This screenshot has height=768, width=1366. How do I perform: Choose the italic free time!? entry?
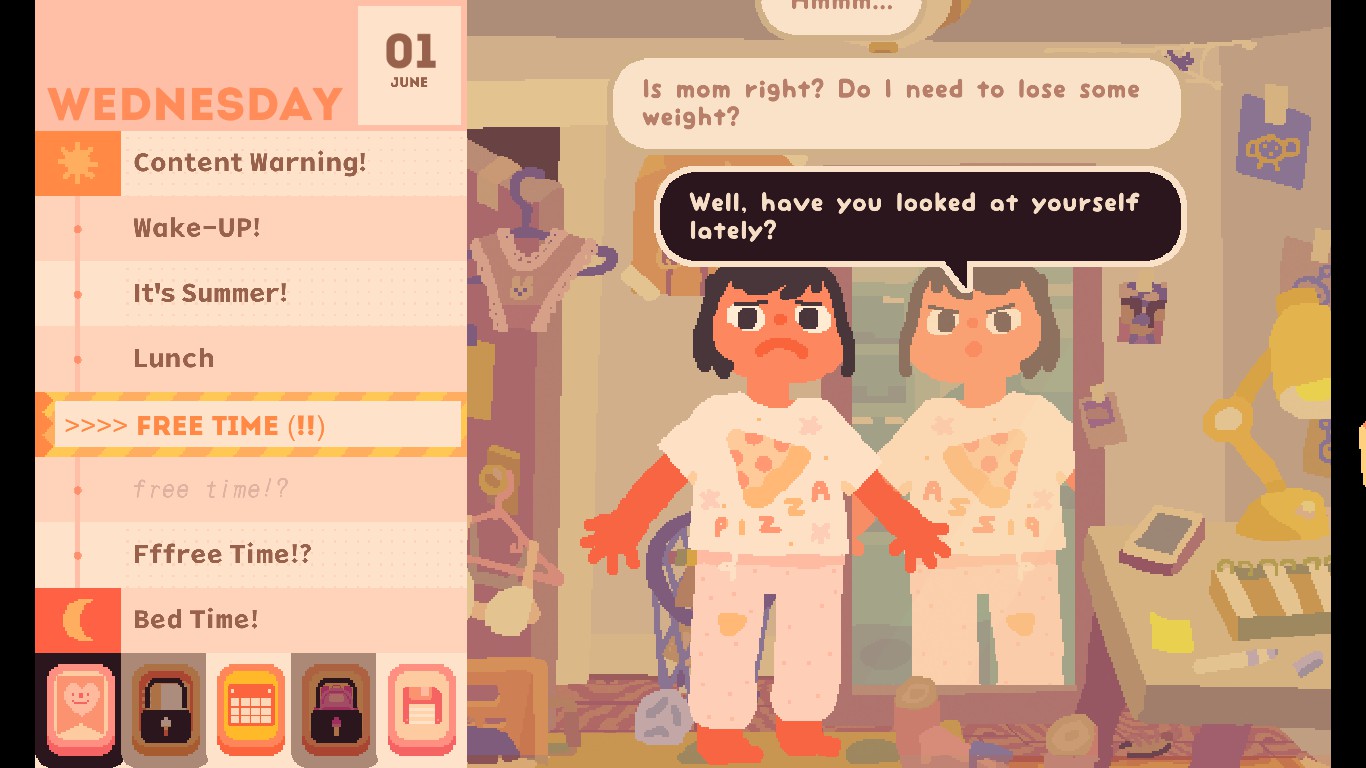(211, 489)
